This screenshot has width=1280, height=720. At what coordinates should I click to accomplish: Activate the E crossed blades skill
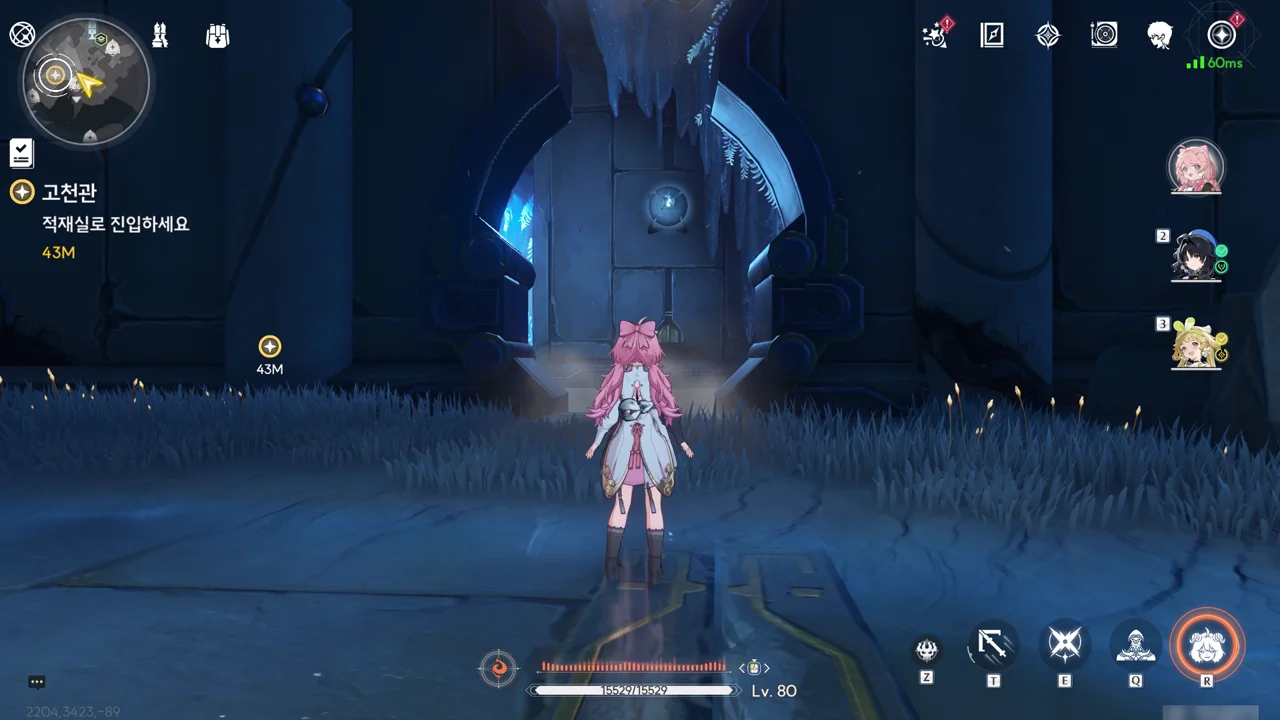click(x=1064, y=645)
